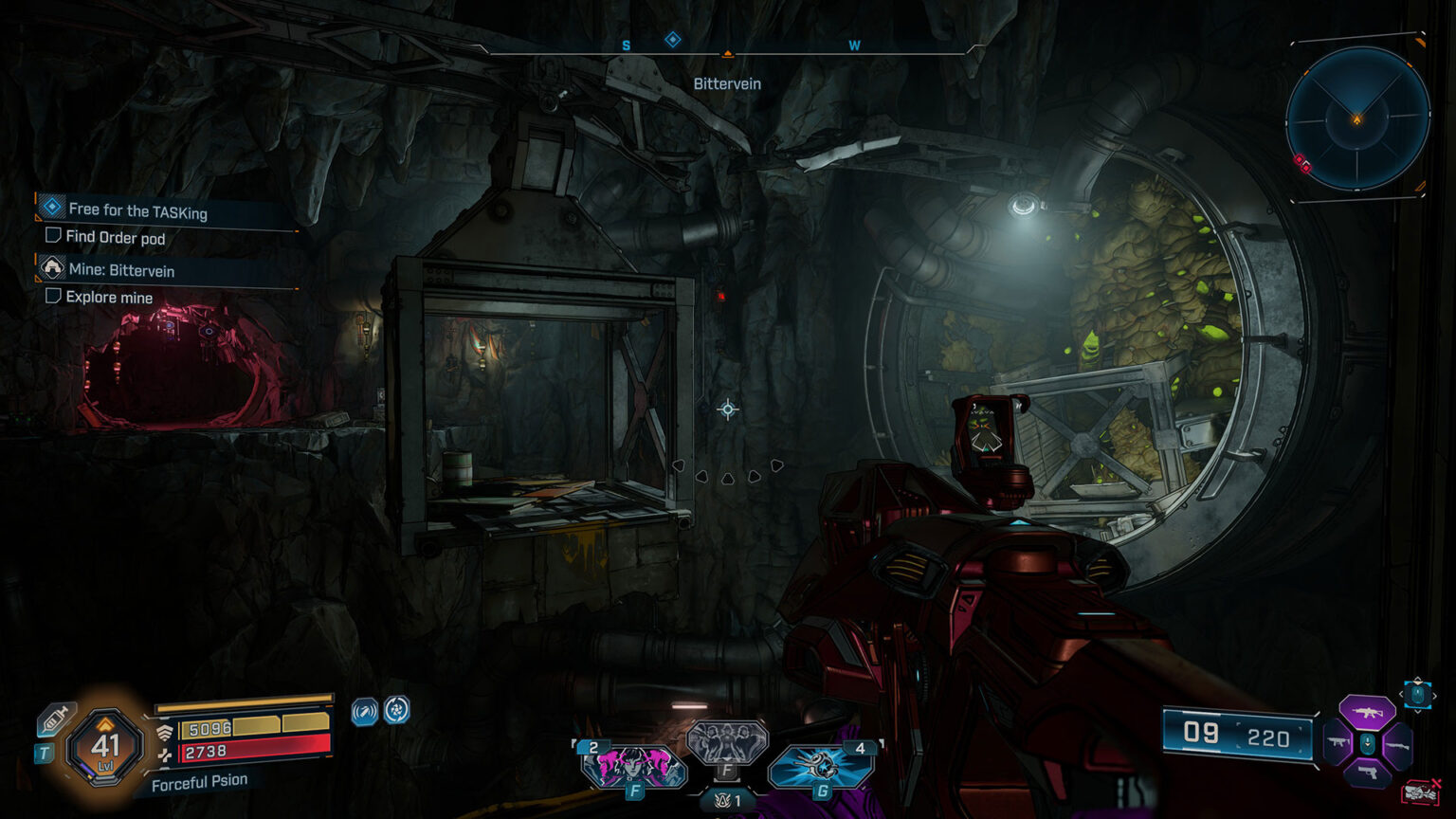Choose the sniper rifle weapon slot
This screenshot has width=1456, height=819.
click(1397, 747)
